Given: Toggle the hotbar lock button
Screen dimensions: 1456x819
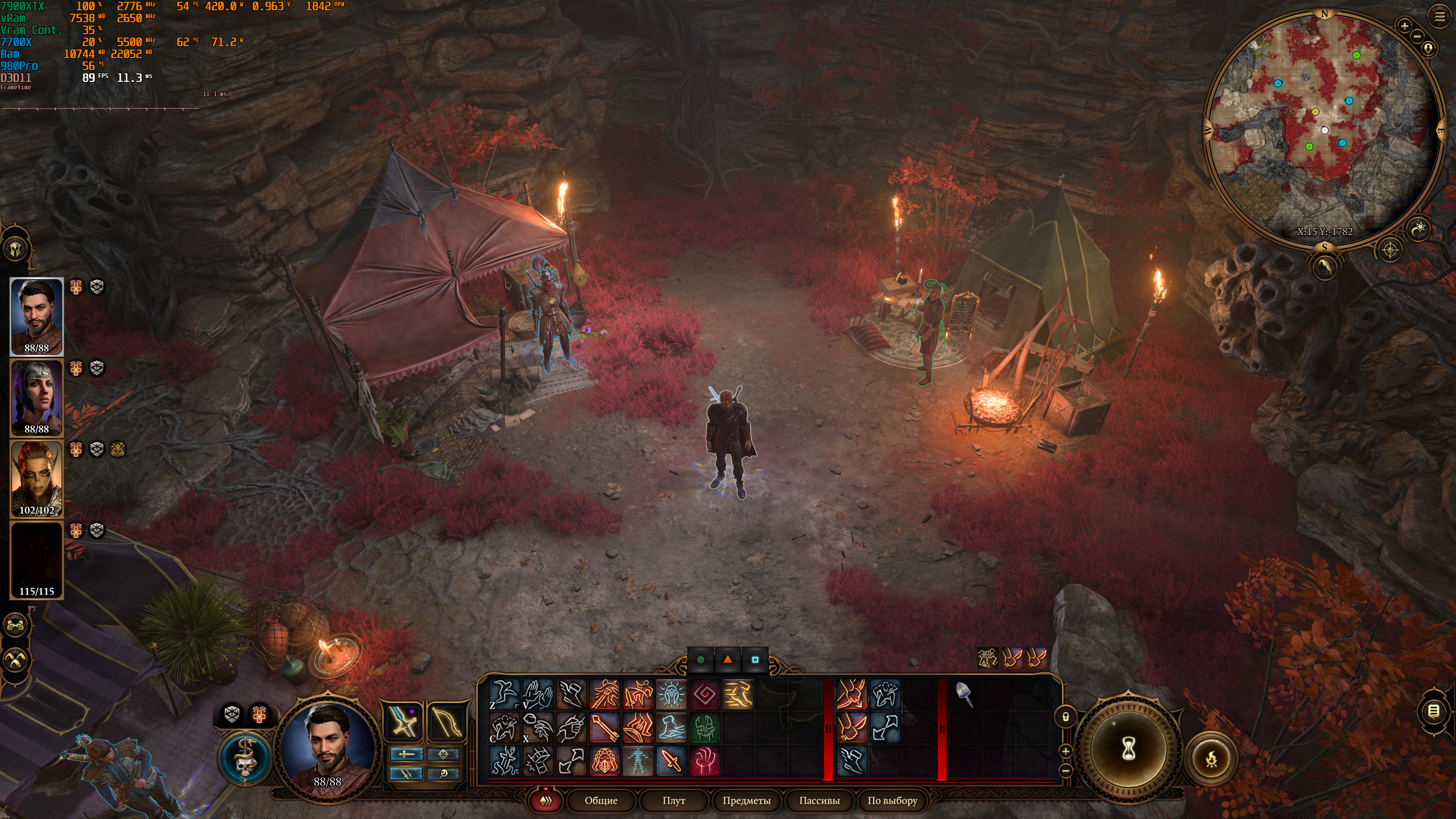Looking at the screenshot, I should [1065, 717].
